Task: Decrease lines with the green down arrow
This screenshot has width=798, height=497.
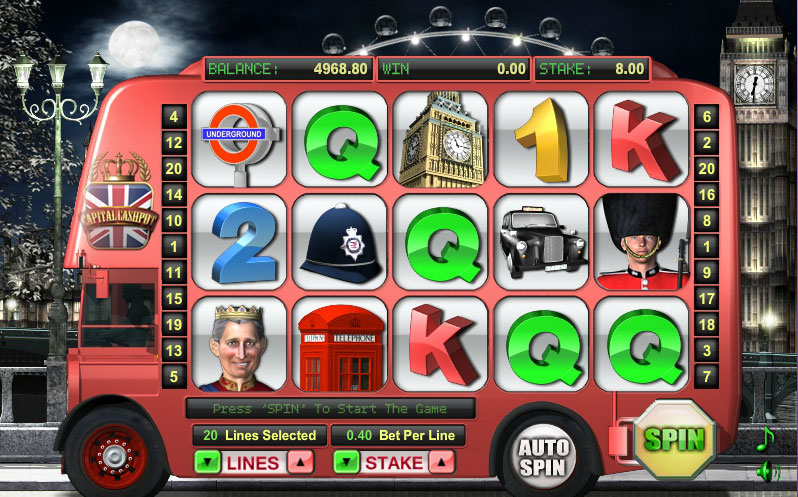Action: [x=207, y=463]
